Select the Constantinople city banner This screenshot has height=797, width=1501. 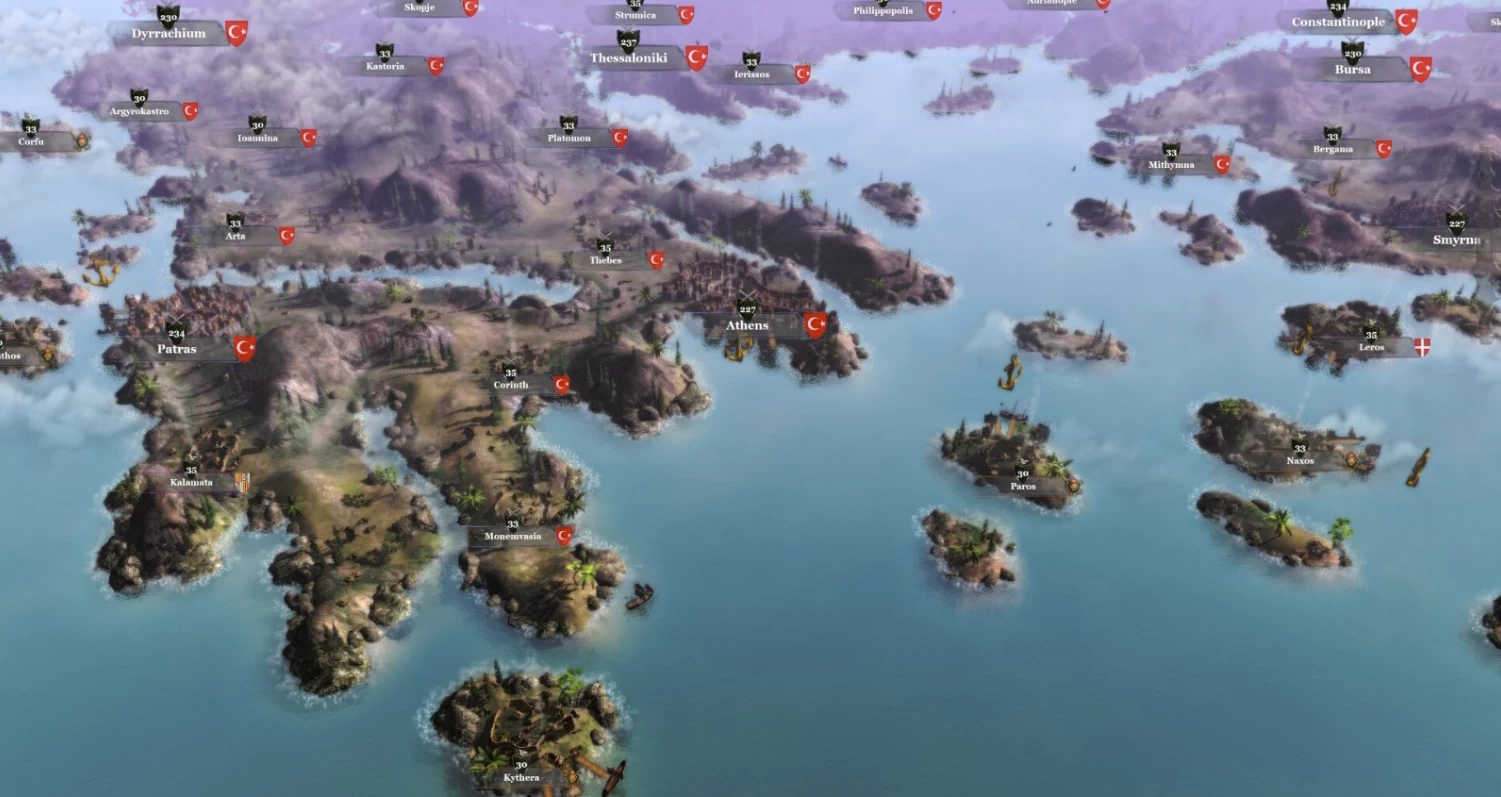click(x=1338, y=22)
